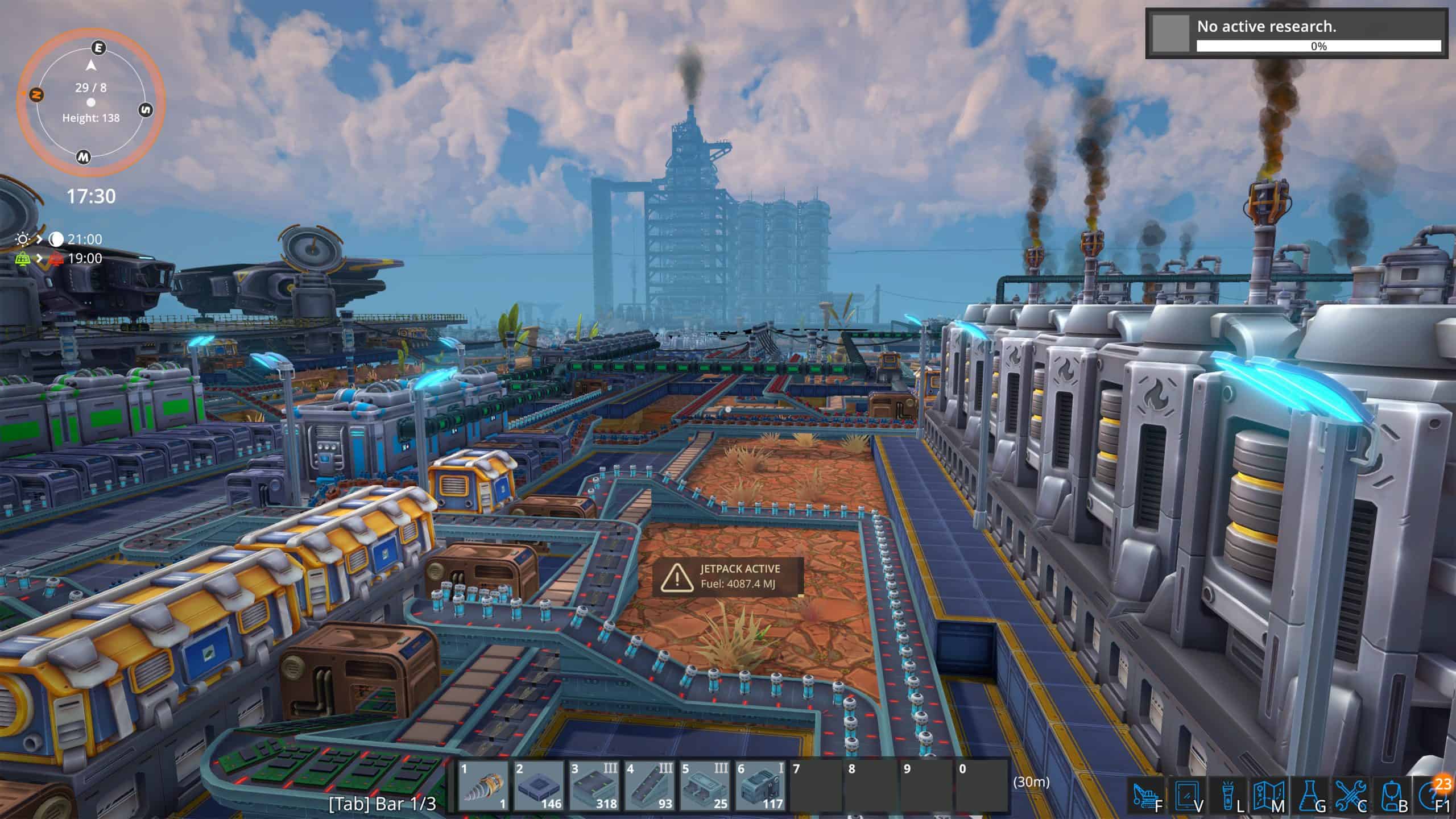Click the No active research panel
This screenshot has height=819, width=1456.
(1296, 34)
